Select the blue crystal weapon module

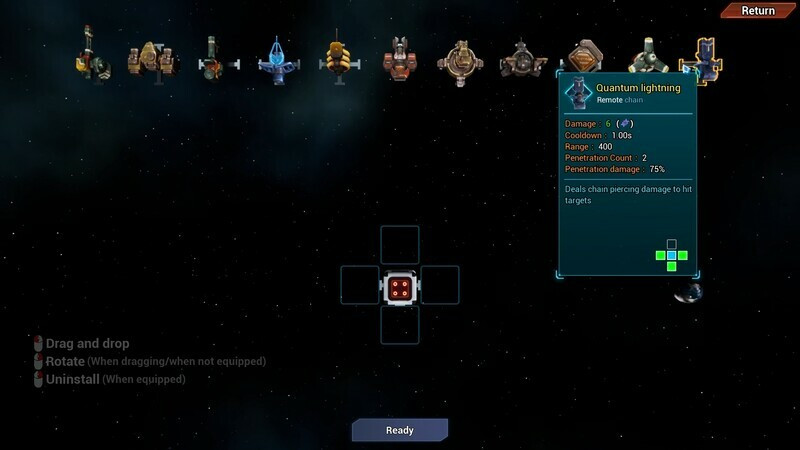(x=274, y=59)
